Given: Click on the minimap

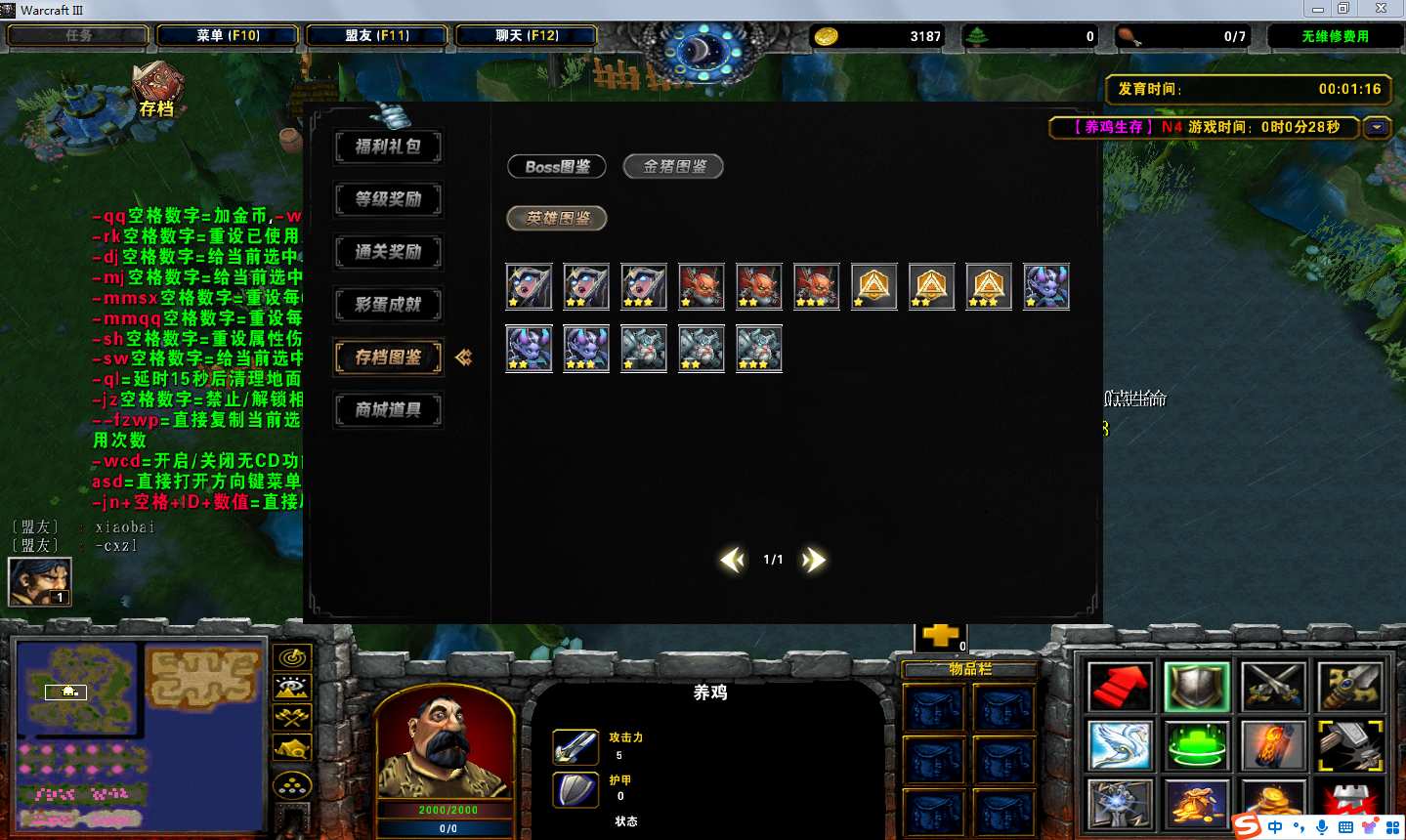Looking at the screenshot, I should (x=139, y=735).
